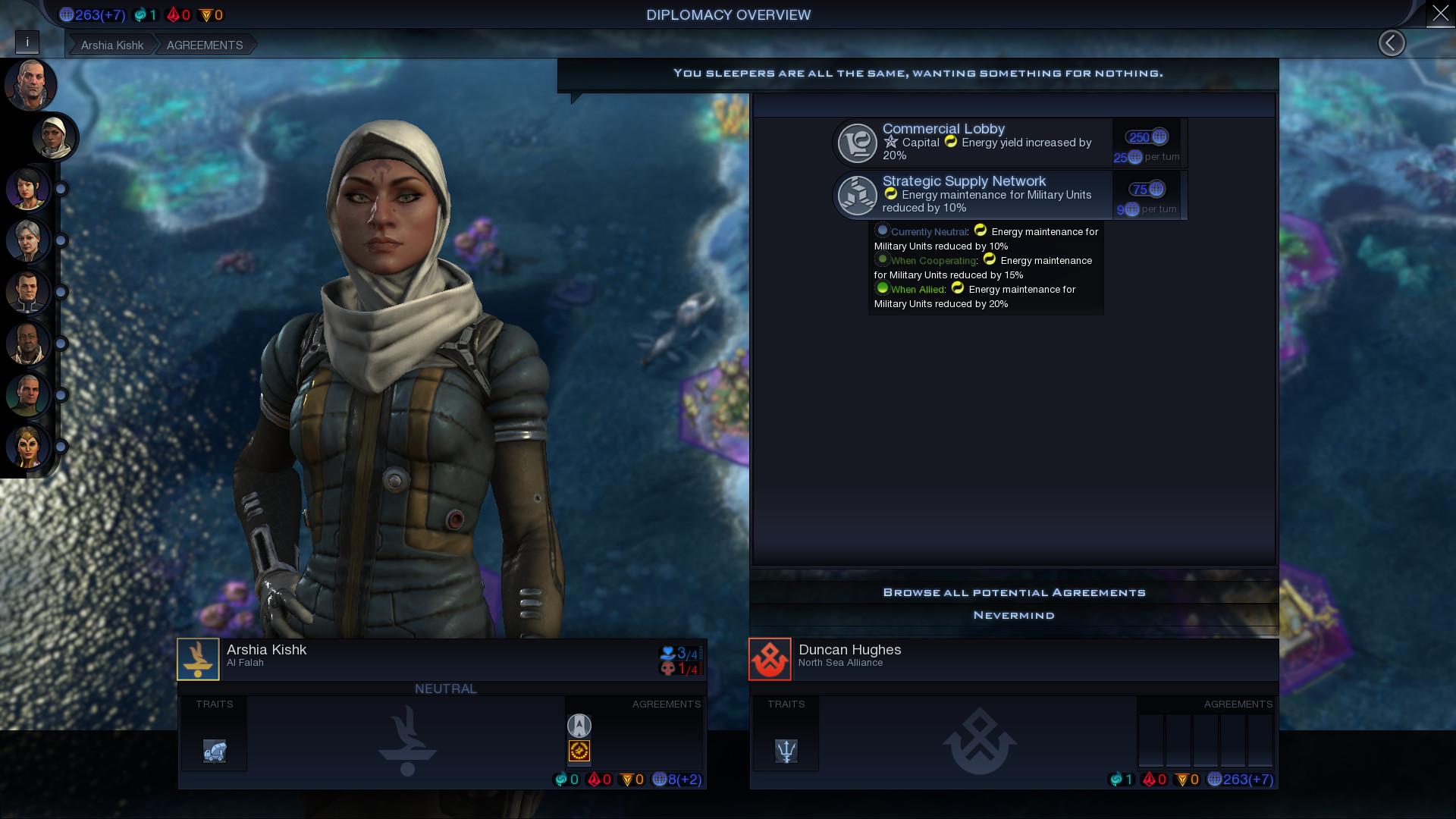The height and width of the screenshot is (819, 1456).
Task: Open the Commercial Lobby agreement icon
Action: coord(856,142)
